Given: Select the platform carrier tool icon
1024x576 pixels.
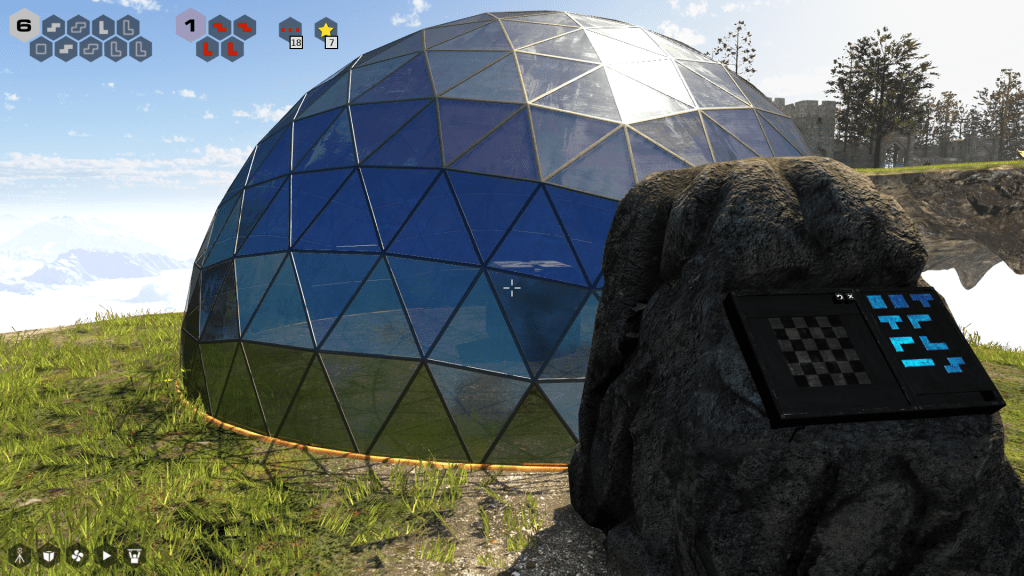Looking at the screenshot, I should pyautogui.click(x=135, y=555).
